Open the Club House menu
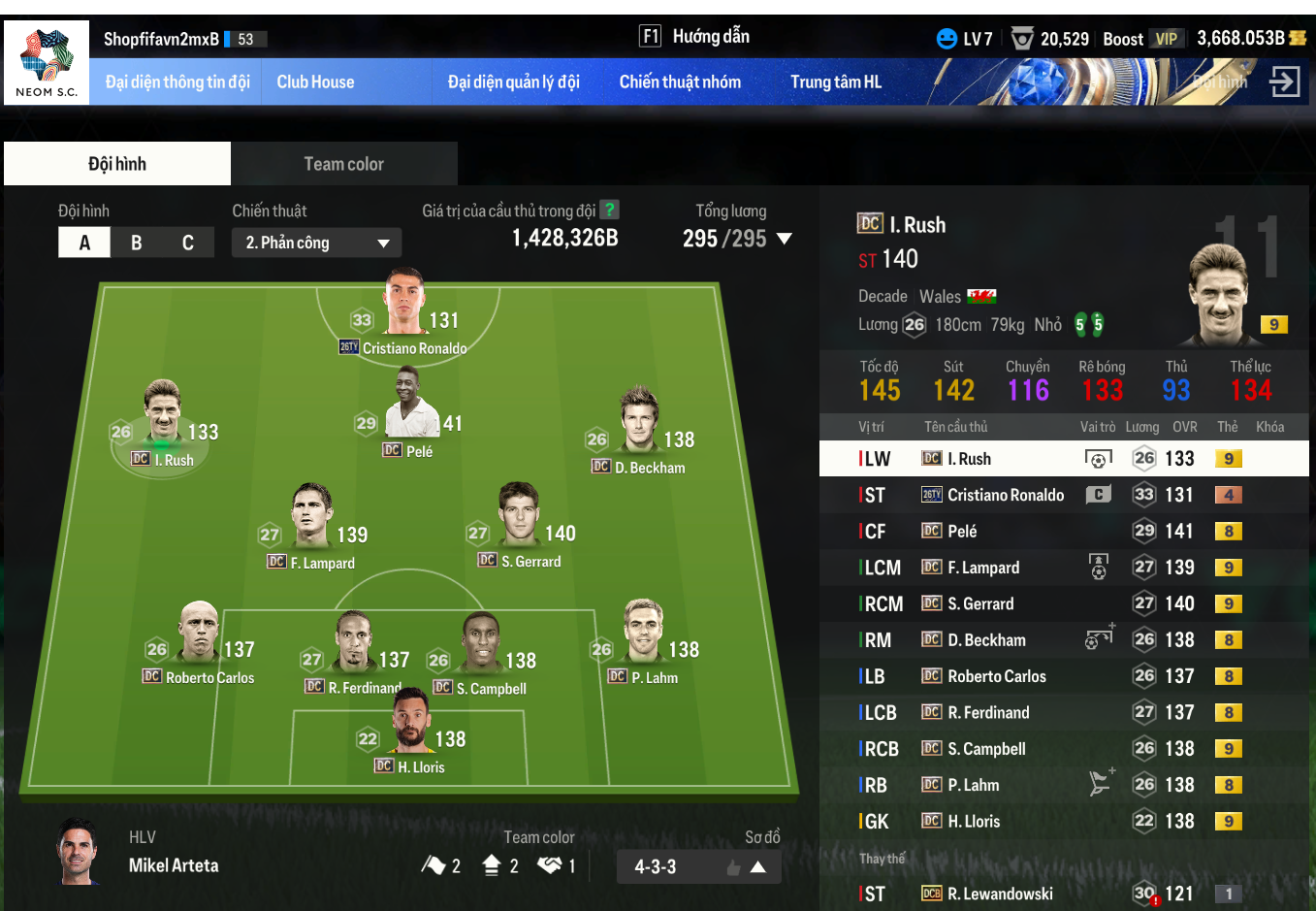The image size is (1316, 911). pos(315,82)
